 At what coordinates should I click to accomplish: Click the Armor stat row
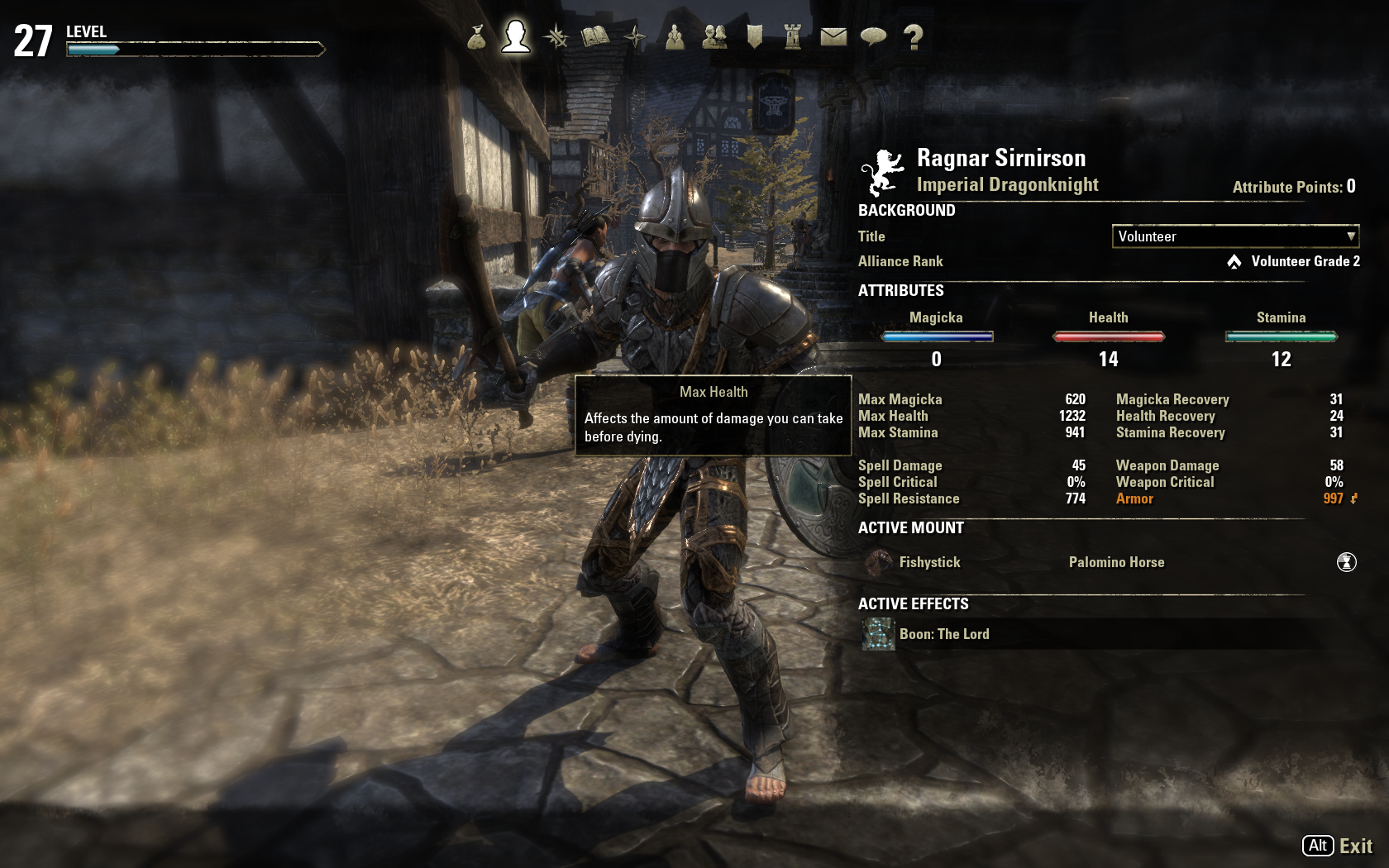pyautogui.click(x=1134, y=498)
